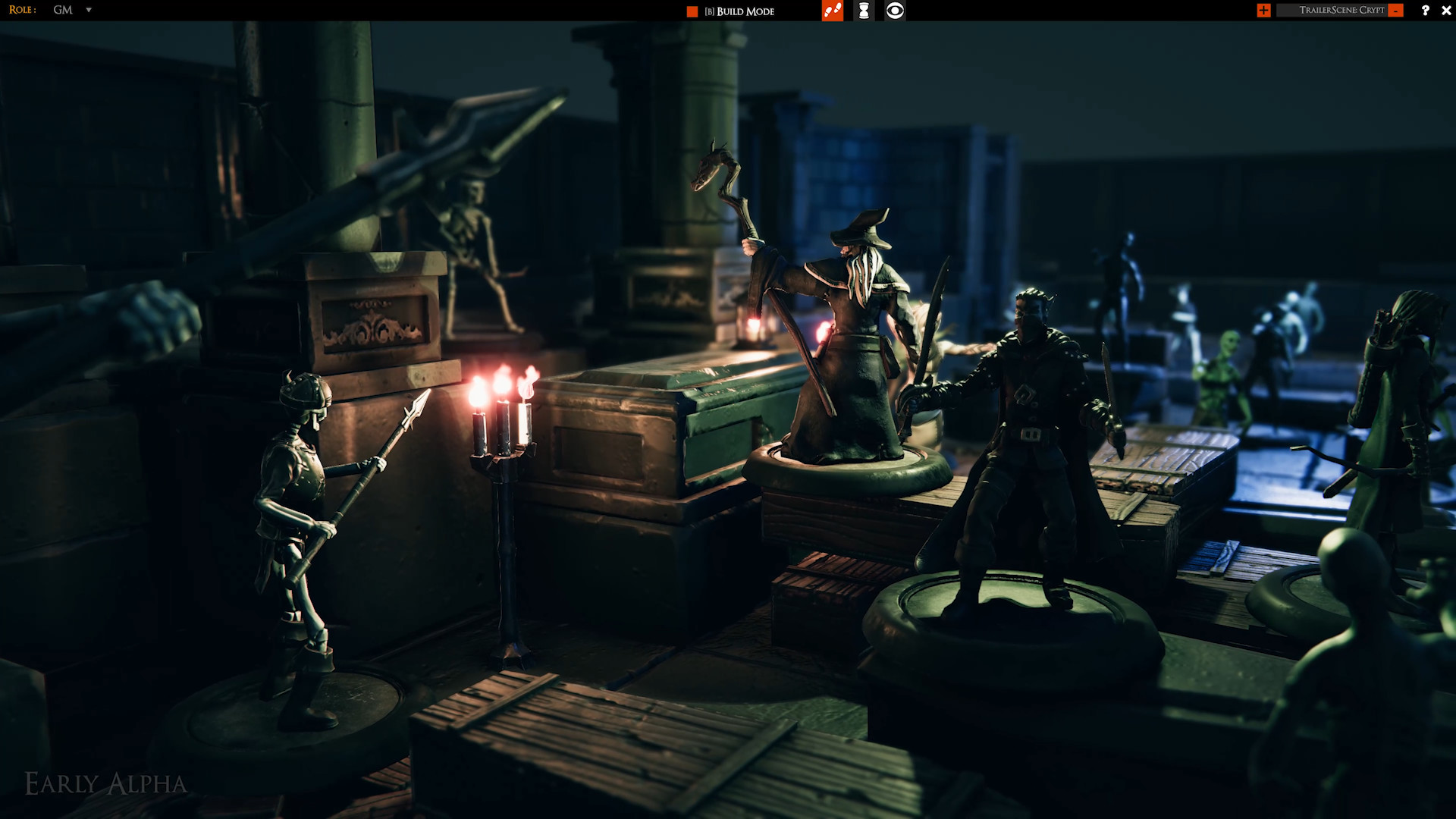This screenshot has height=819, width=1456.
Task: Toggle player vision using the eye control
Action: point(895,11)
